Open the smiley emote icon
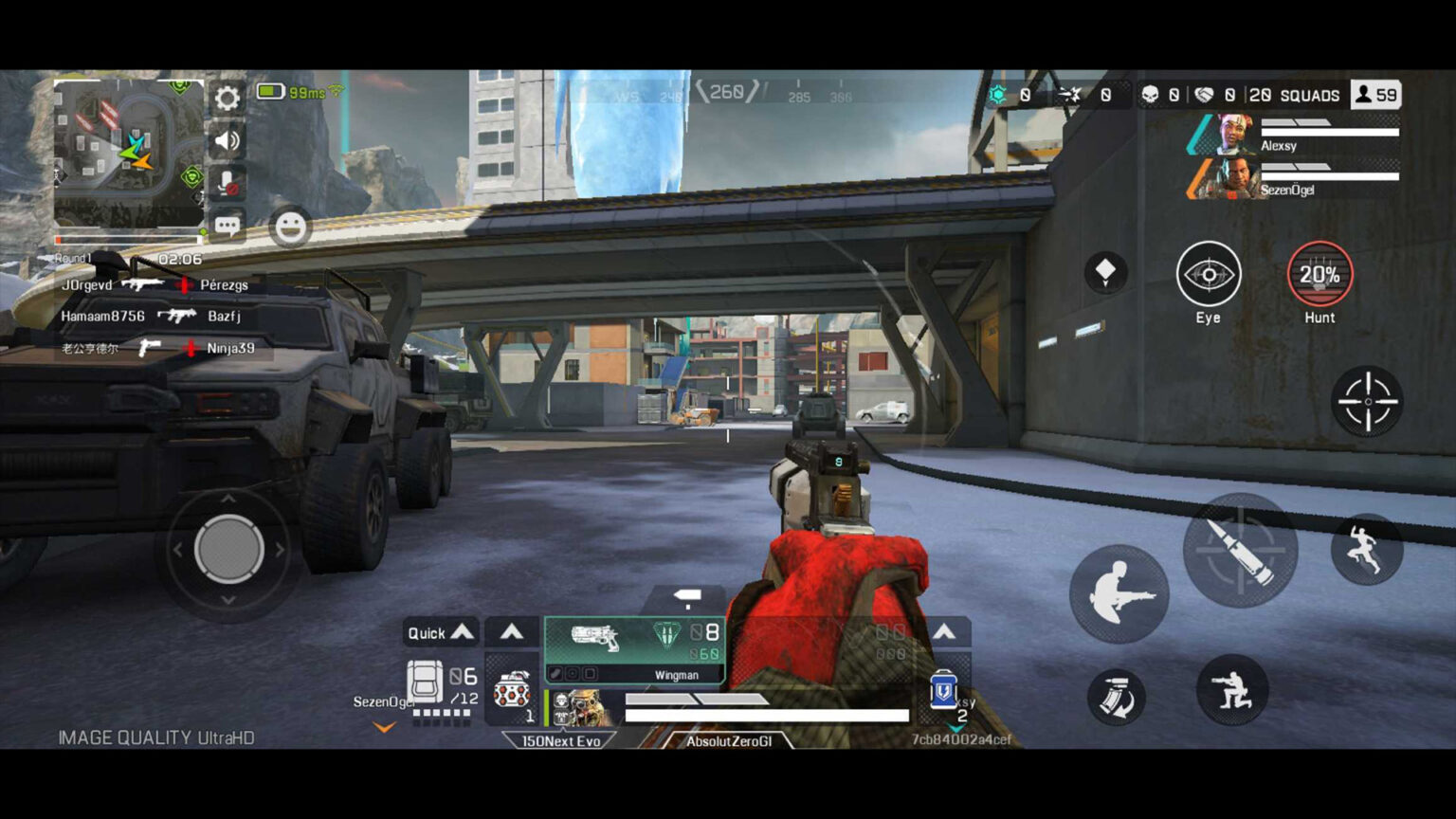1456x819 pixels. [x=290, y=228]
